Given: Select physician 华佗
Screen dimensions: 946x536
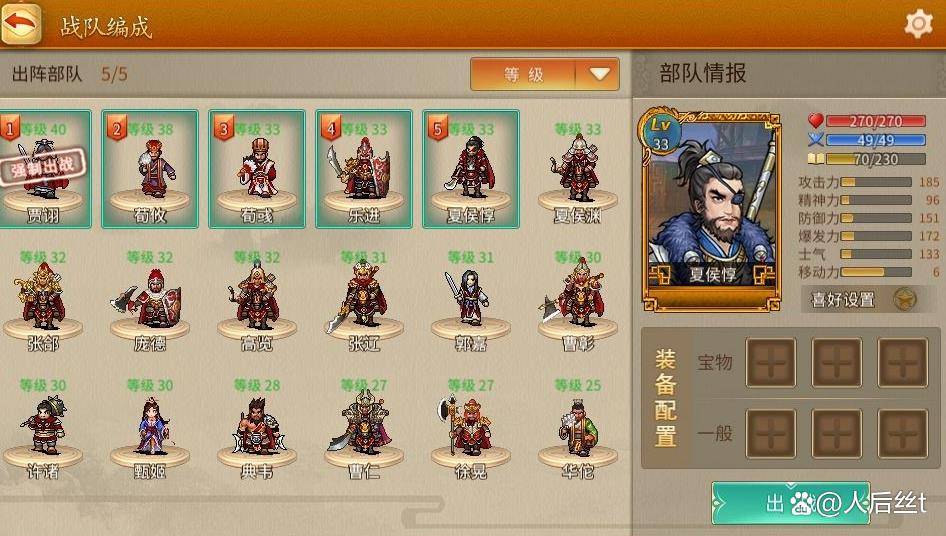Looking at the screenshot, I should point(578,428).
